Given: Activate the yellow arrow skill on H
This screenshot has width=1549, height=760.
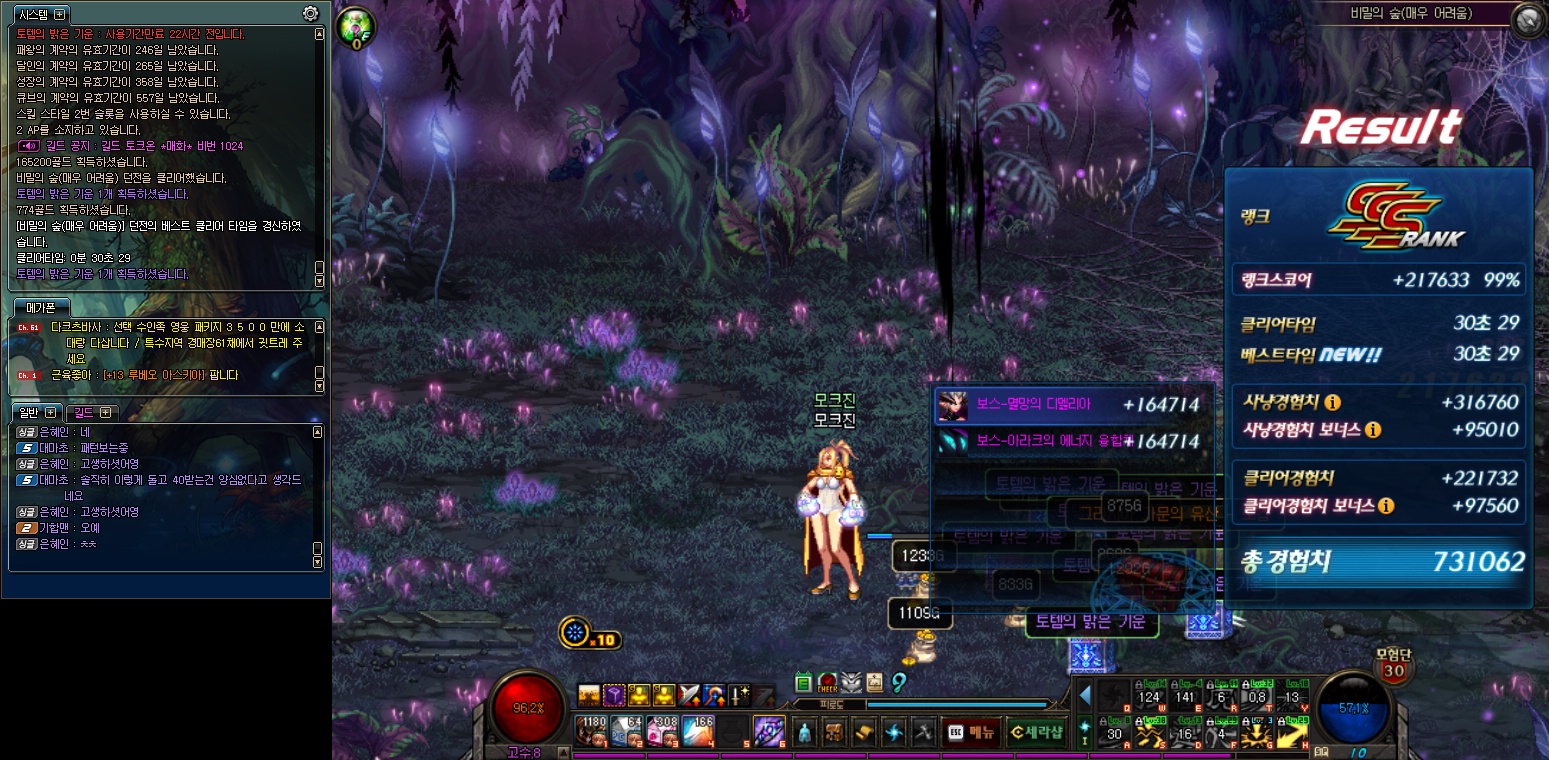Looking at the screenshot, I should coord(1292,735).
